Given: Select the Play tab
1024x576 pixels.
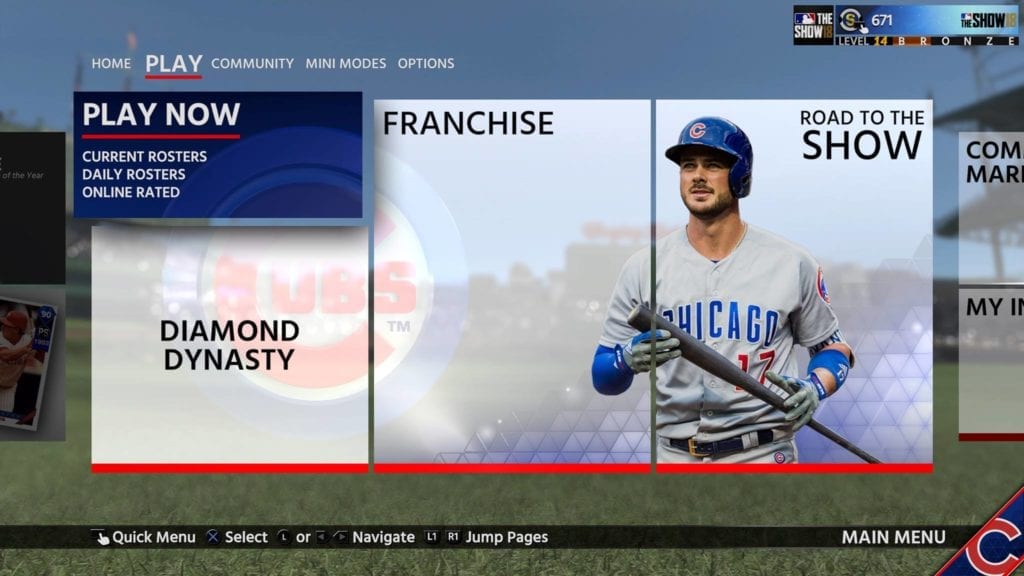Looking at the screenshot, I should [173, 63].
